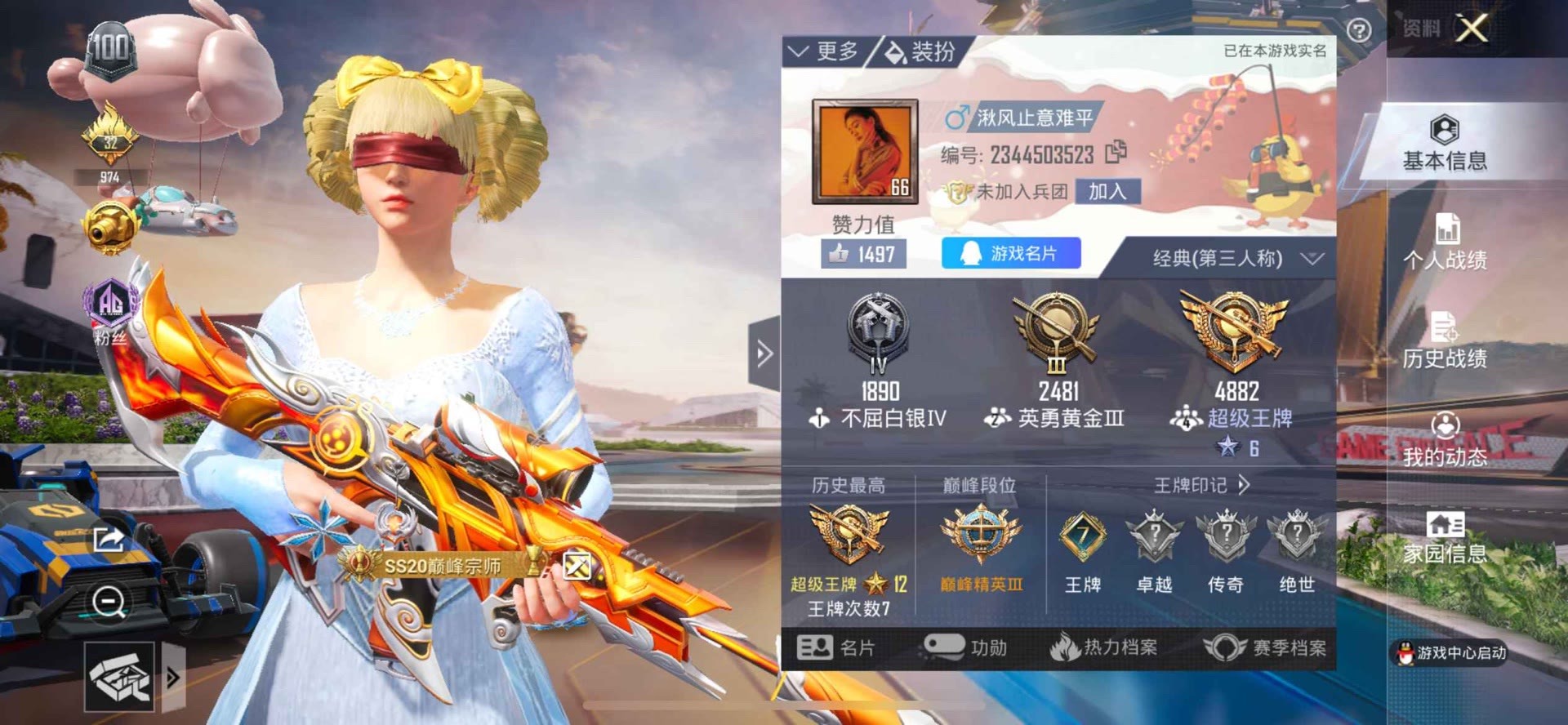The image size is (1568, 725).
Task: Close the profile panel with the X
Action: click(x=1472, y=29)
